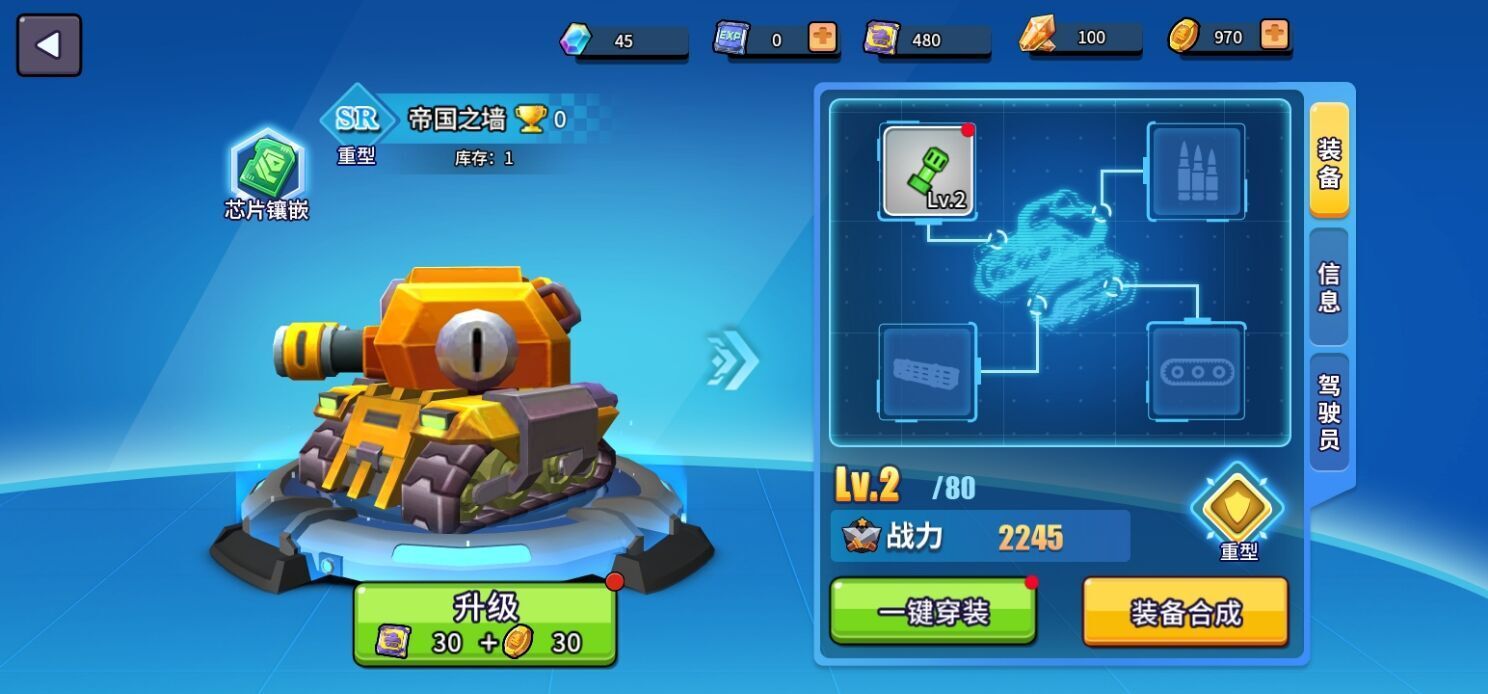Open 芯片镶嵌 chip inlay
Screen dimensions: 1488x694
(267, 173)
